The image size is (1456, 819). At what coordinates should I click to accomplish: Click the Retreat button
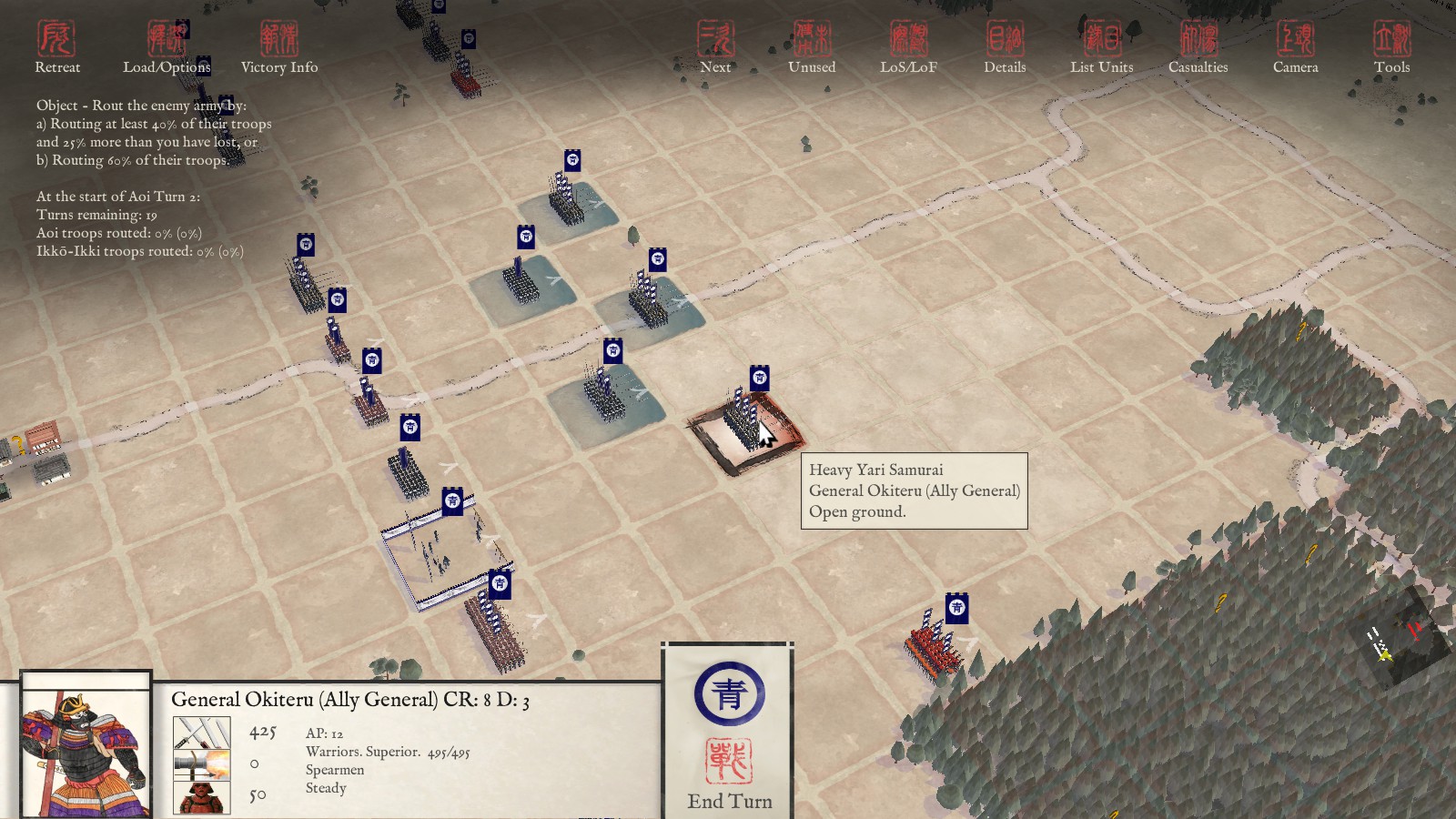click(x=56, y=47)
